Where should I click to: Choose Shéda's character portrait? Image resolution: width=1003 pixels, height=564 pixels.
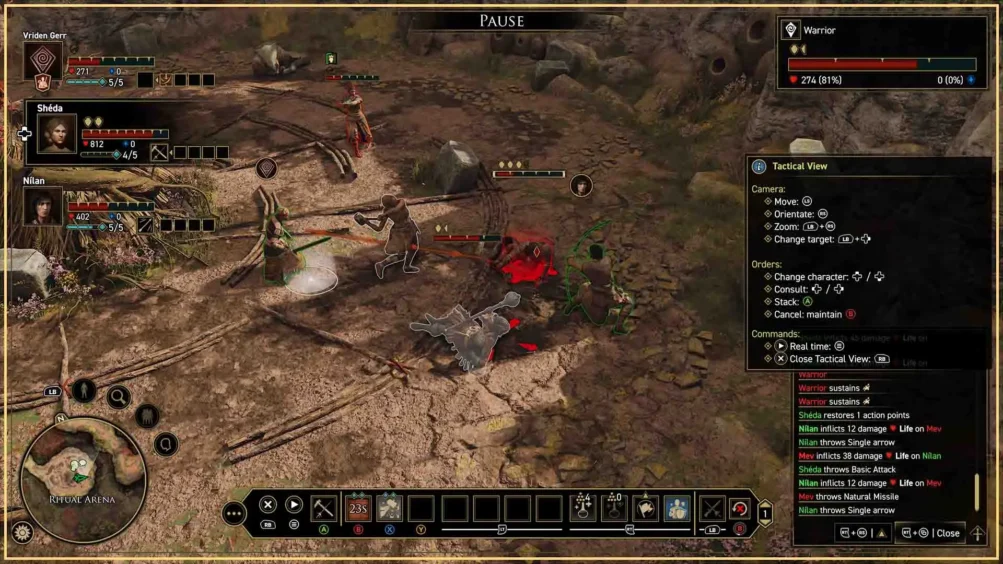(x=57, y=134)
